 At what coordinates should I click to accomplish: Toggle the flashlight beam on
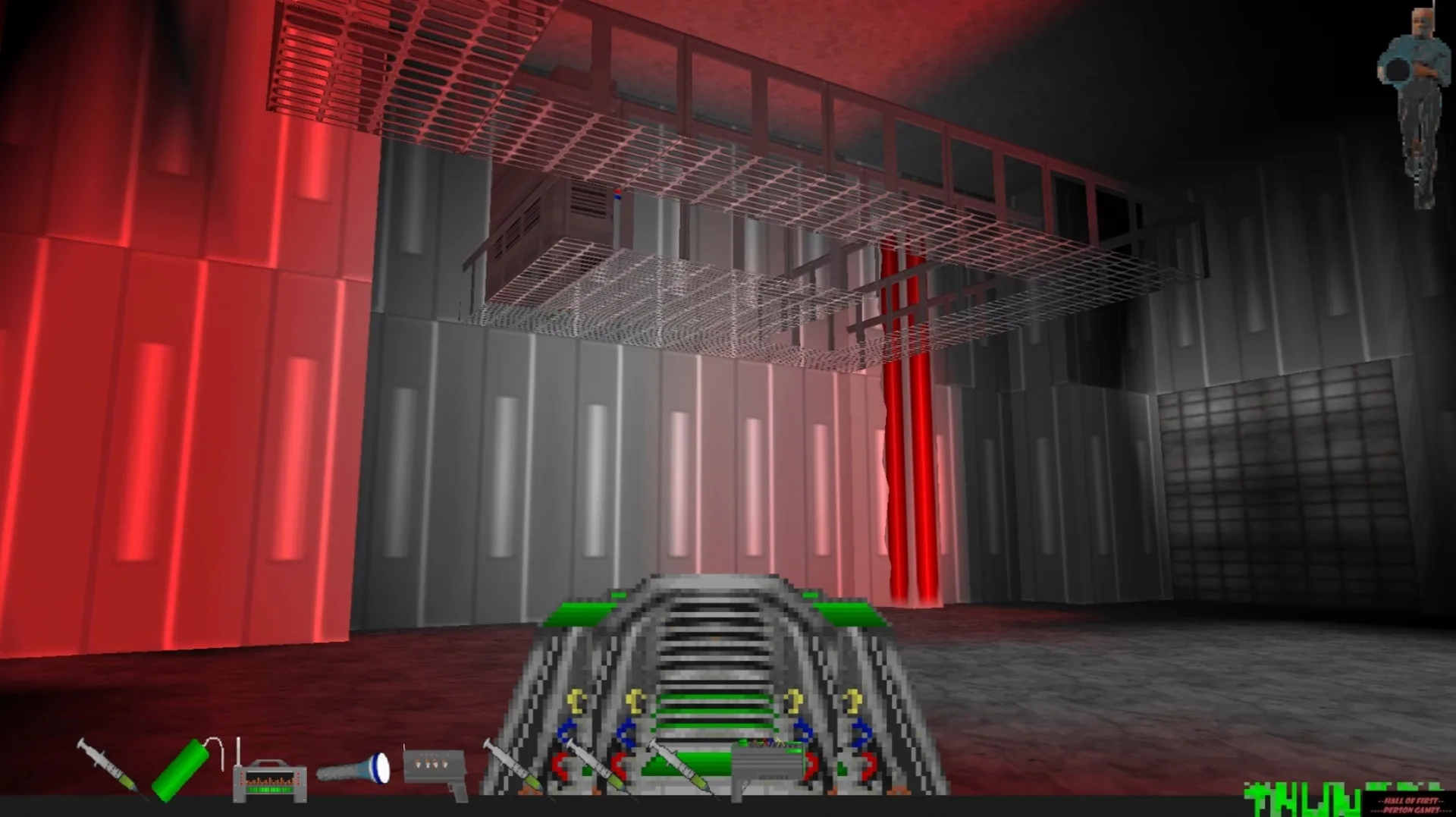381,768
